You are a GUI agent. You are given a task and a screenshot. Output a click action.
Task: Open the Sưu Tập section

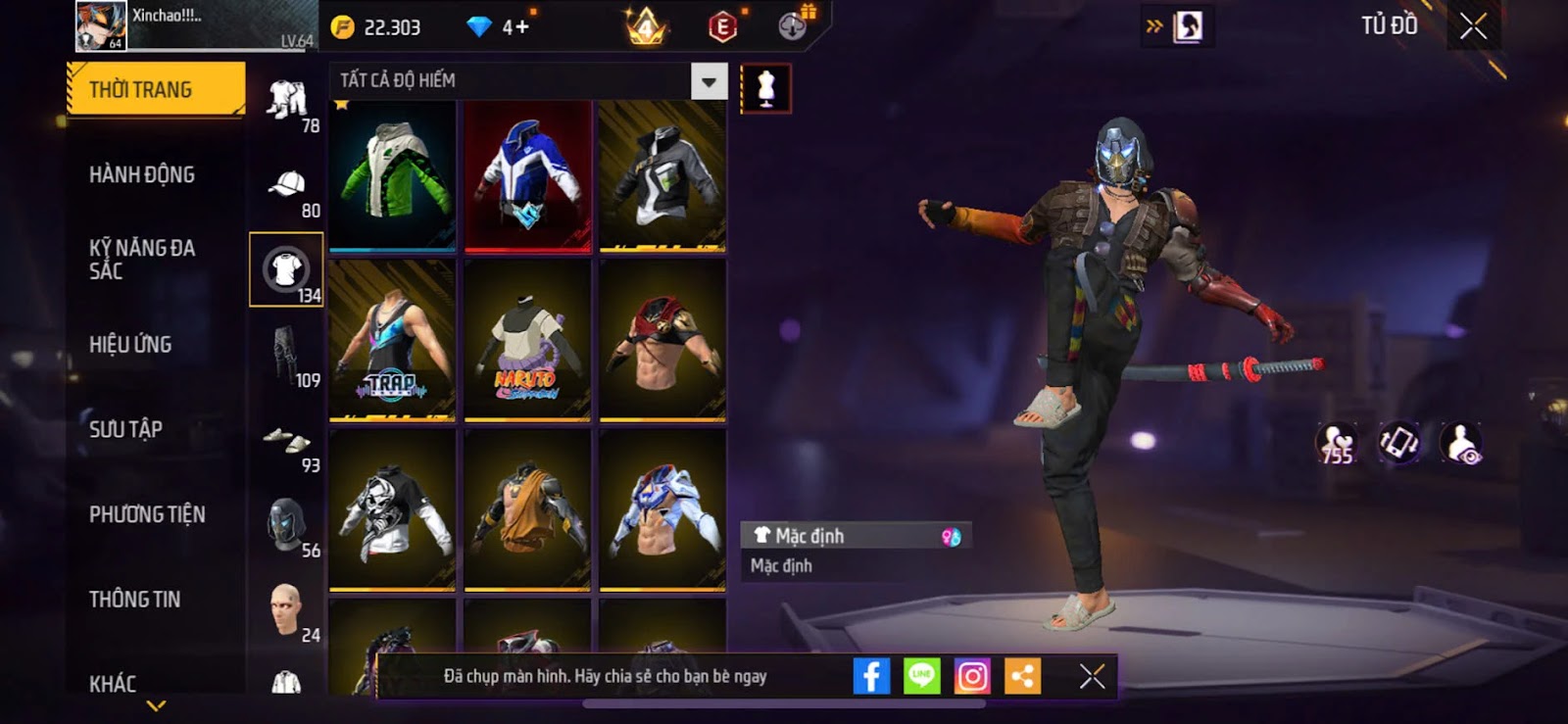(125, 429)
